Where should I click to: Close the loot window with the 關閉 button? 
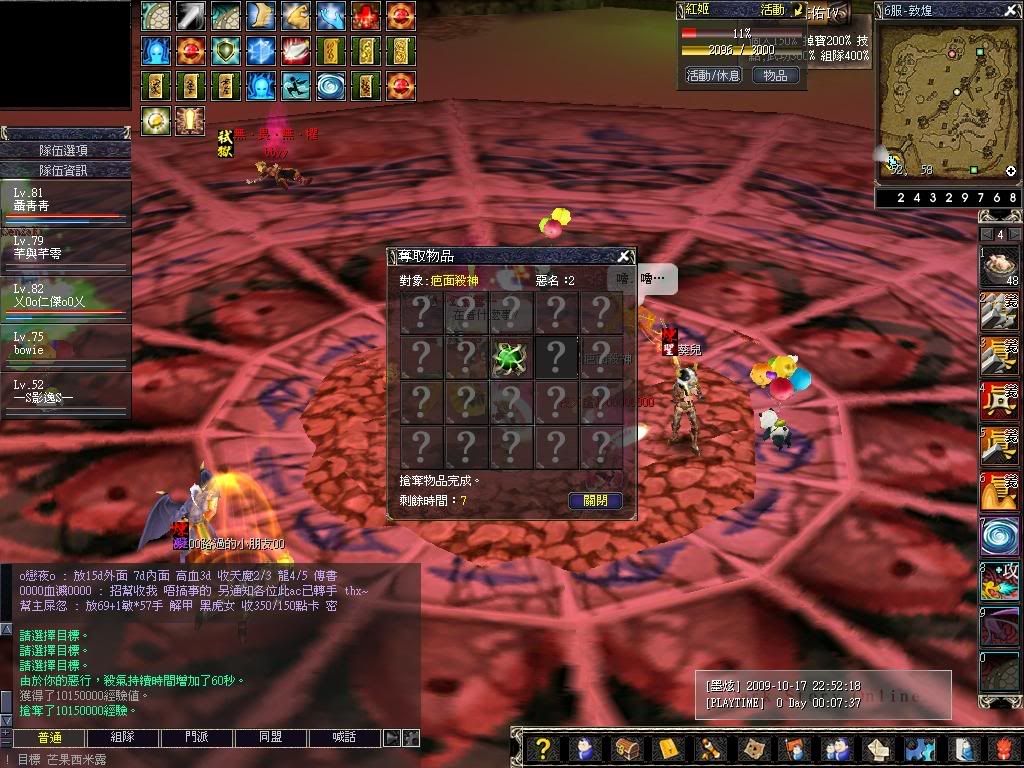coord(595,501)
